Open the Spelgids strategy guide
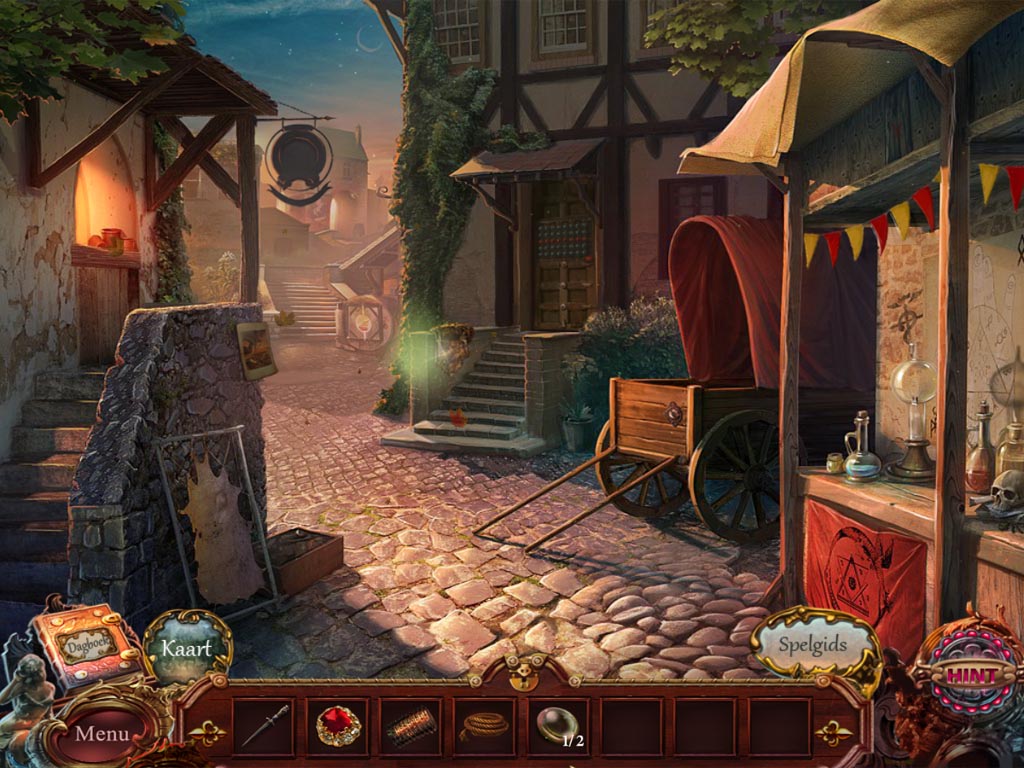This screenshot has height=768, width=1024. click(x=812, y=644)
